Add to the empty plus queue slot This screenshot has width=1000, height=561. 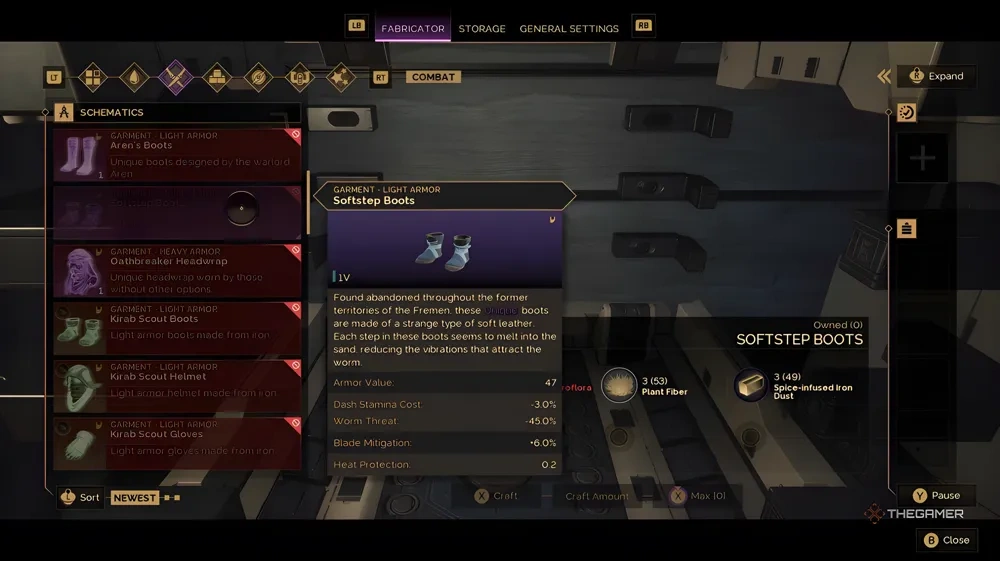click(921, 158)
